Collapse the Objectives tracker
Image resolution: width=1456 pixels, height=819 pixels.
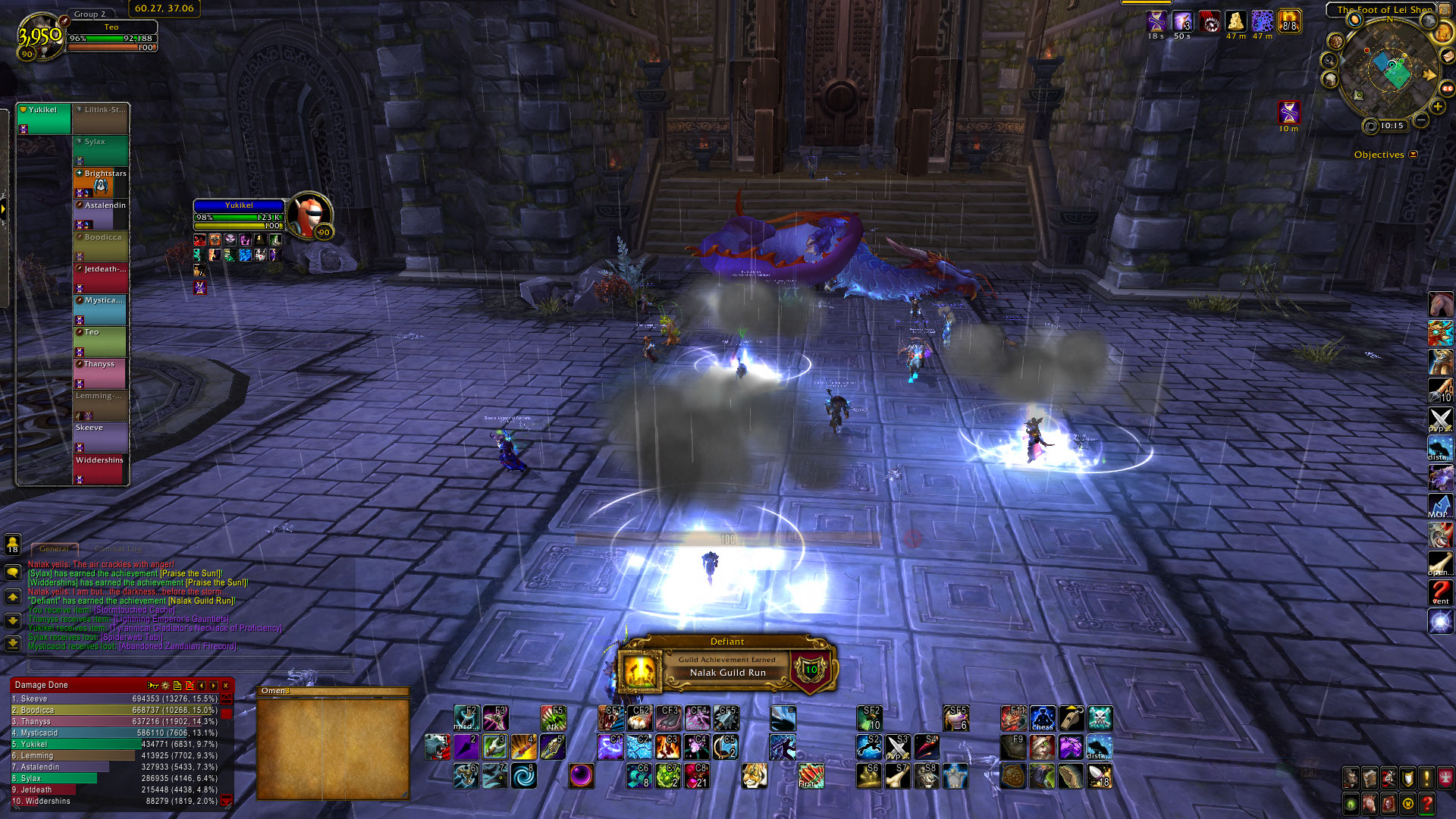(x=1413, y=155)
